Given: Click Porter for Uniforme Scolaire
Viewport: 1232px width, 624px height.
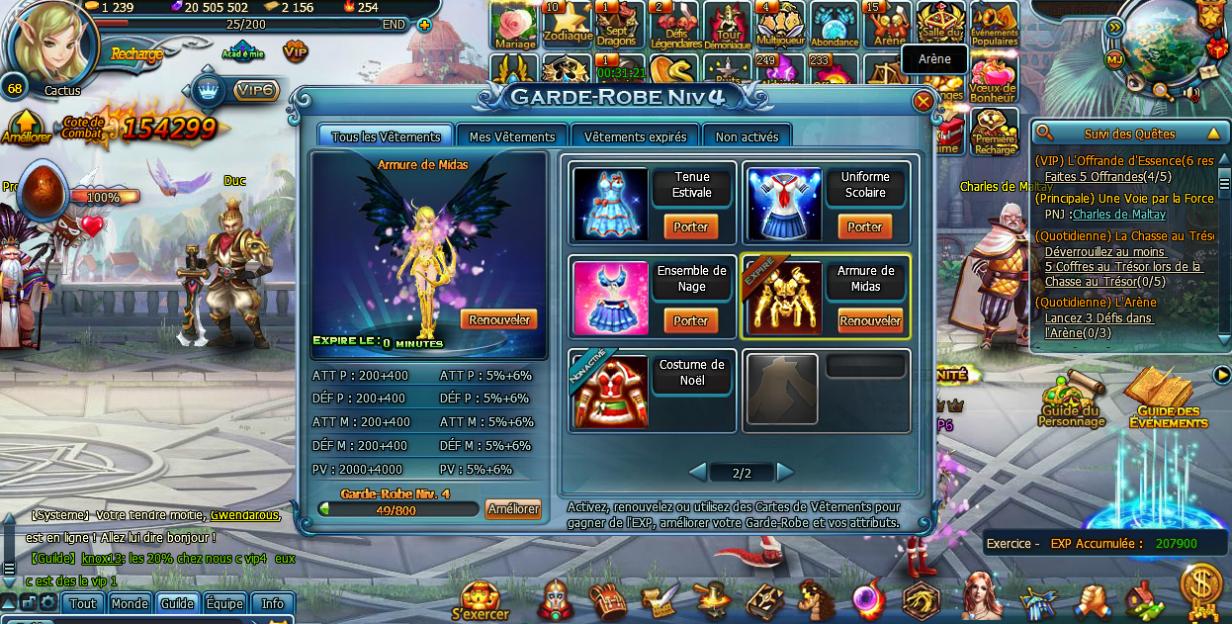Looking at the screenshot, I should coord(865,227).
